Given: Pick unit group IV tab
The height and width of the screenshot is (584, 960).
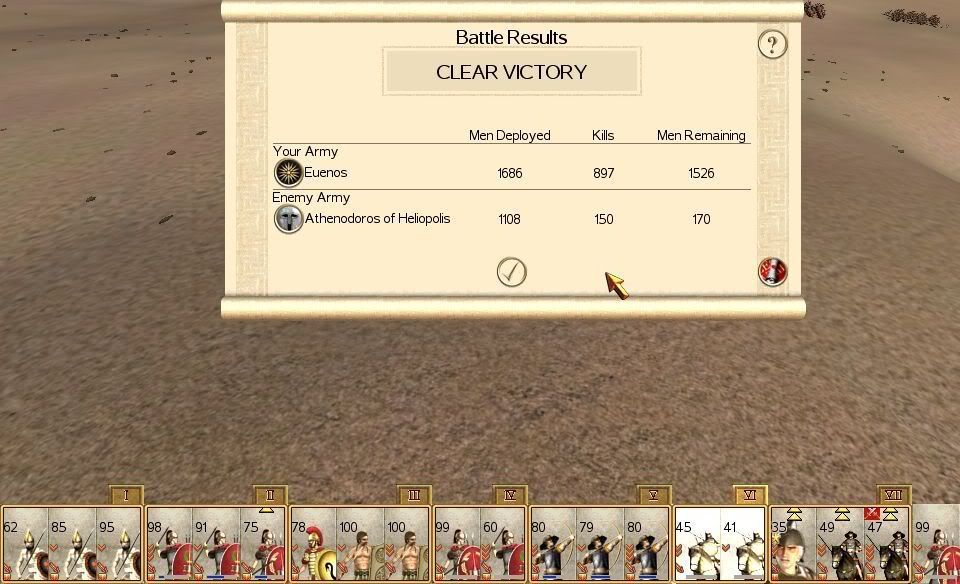Looking at the screenshot, I should click(x=510, y=495).
